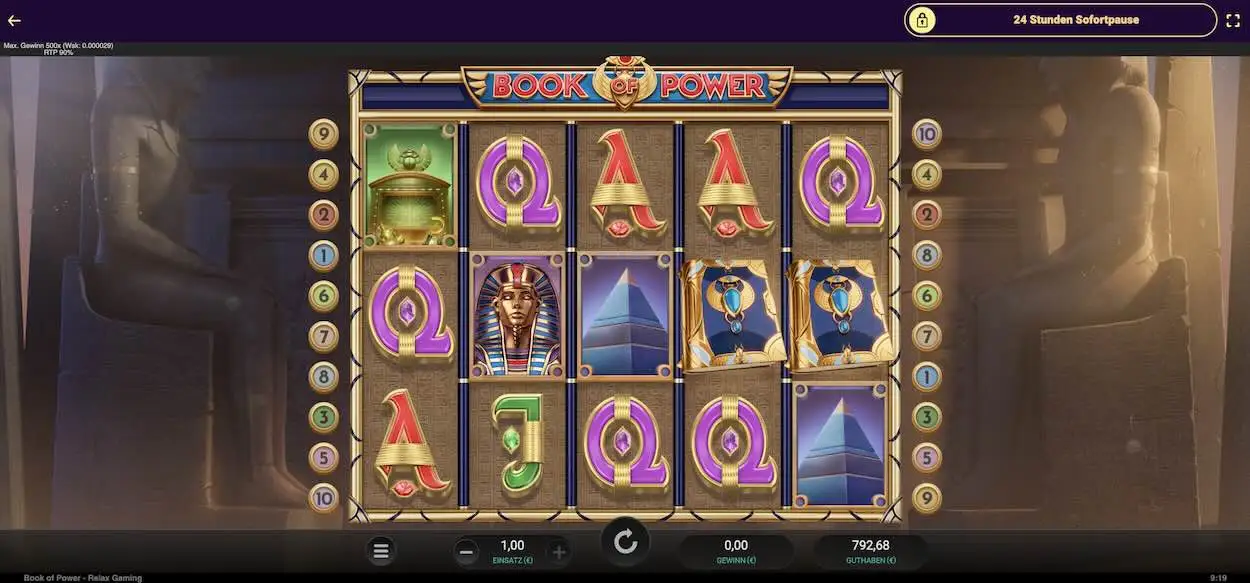Toggle fullscreen mode icon
Viewport: 1250px width, 583px height.
[x=1232, y=20]
